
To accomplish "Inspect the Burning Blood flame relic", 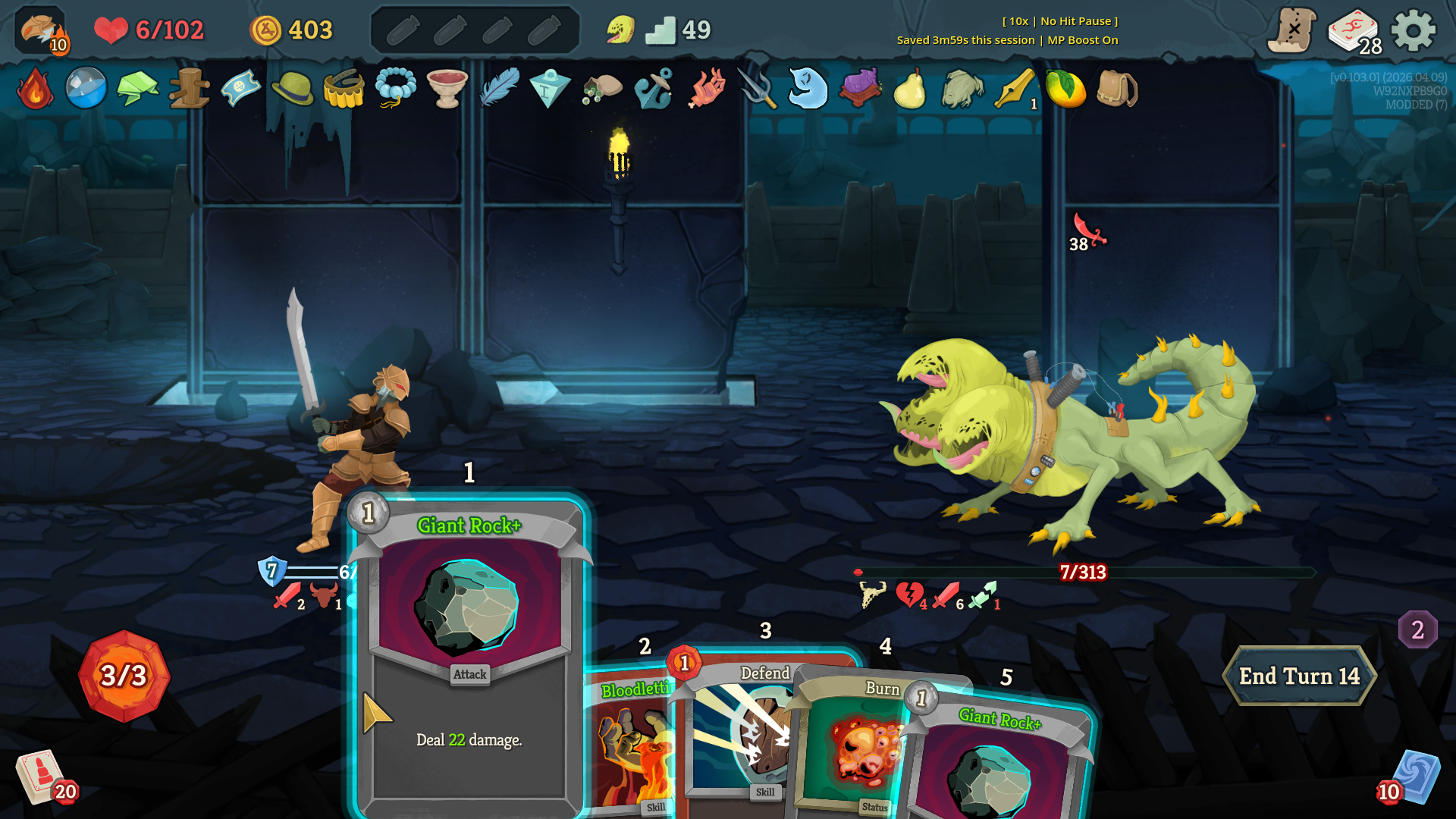I will tap(35, 89).
